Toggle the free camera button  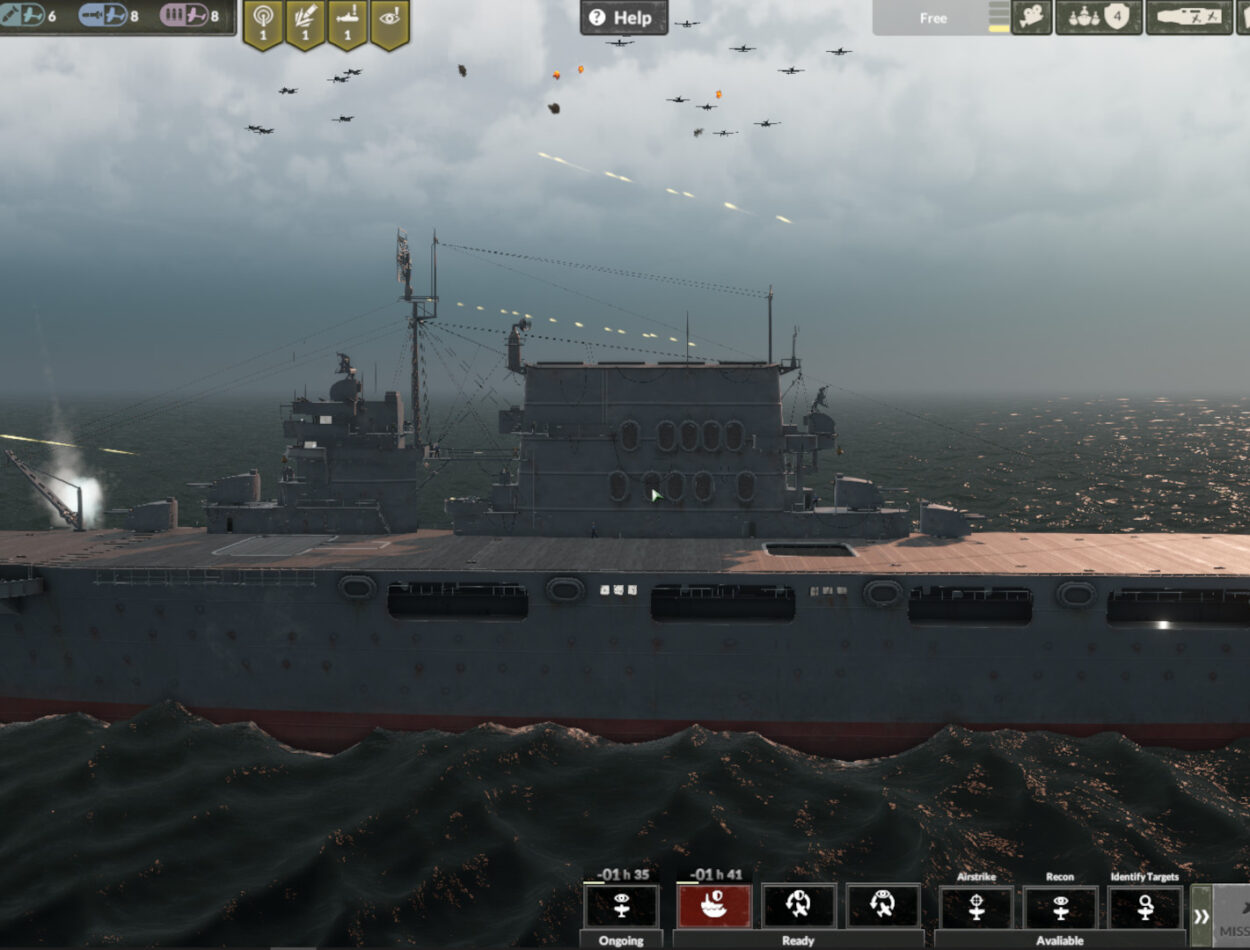(x=1031, y=17)
